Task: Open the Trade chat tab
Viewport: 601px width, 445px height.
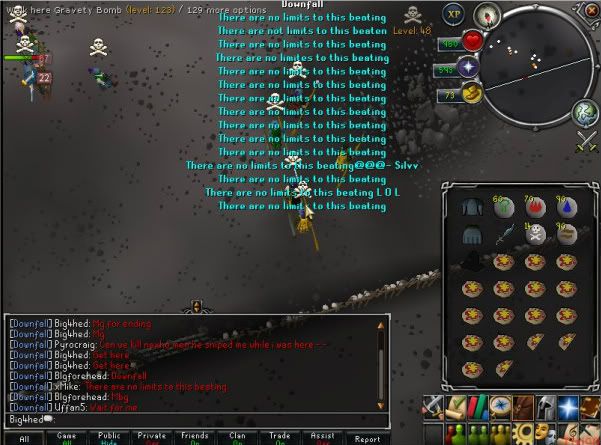Action: pyautogui.click(x=282, y=438)
